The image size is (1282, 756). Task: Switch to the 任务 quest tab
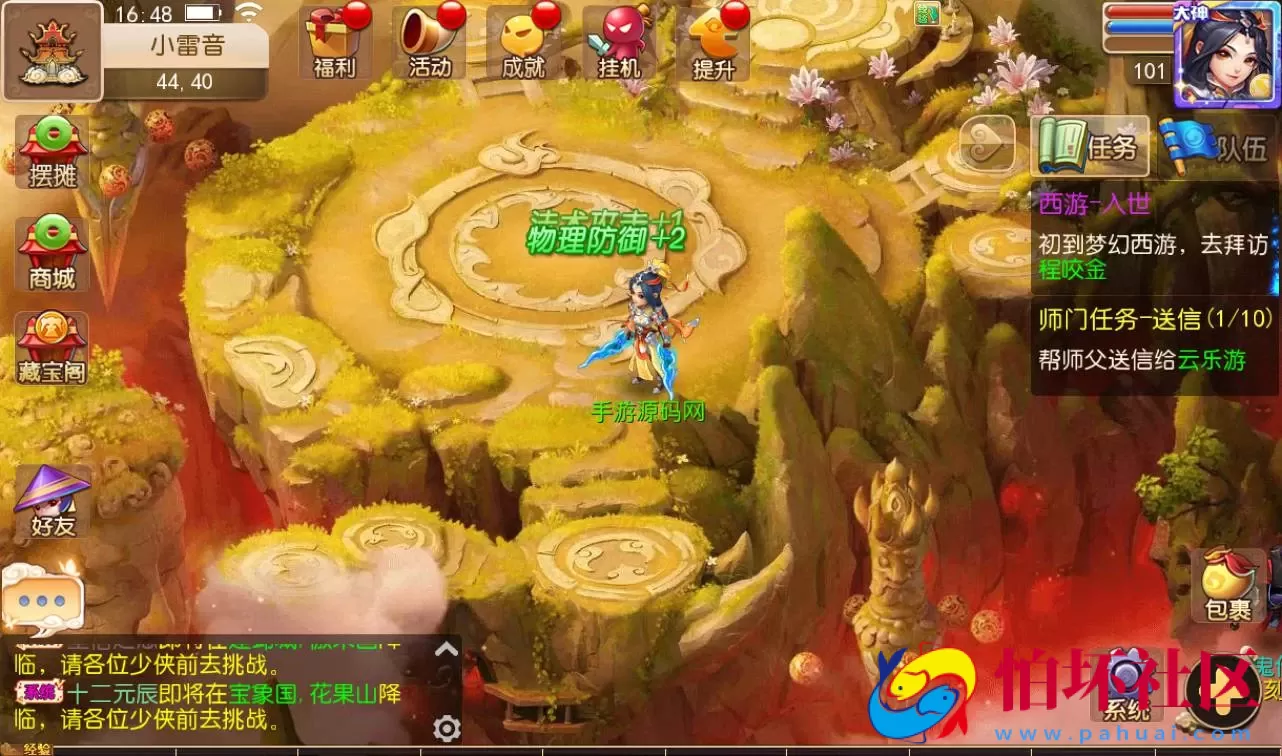point(1090,146)
